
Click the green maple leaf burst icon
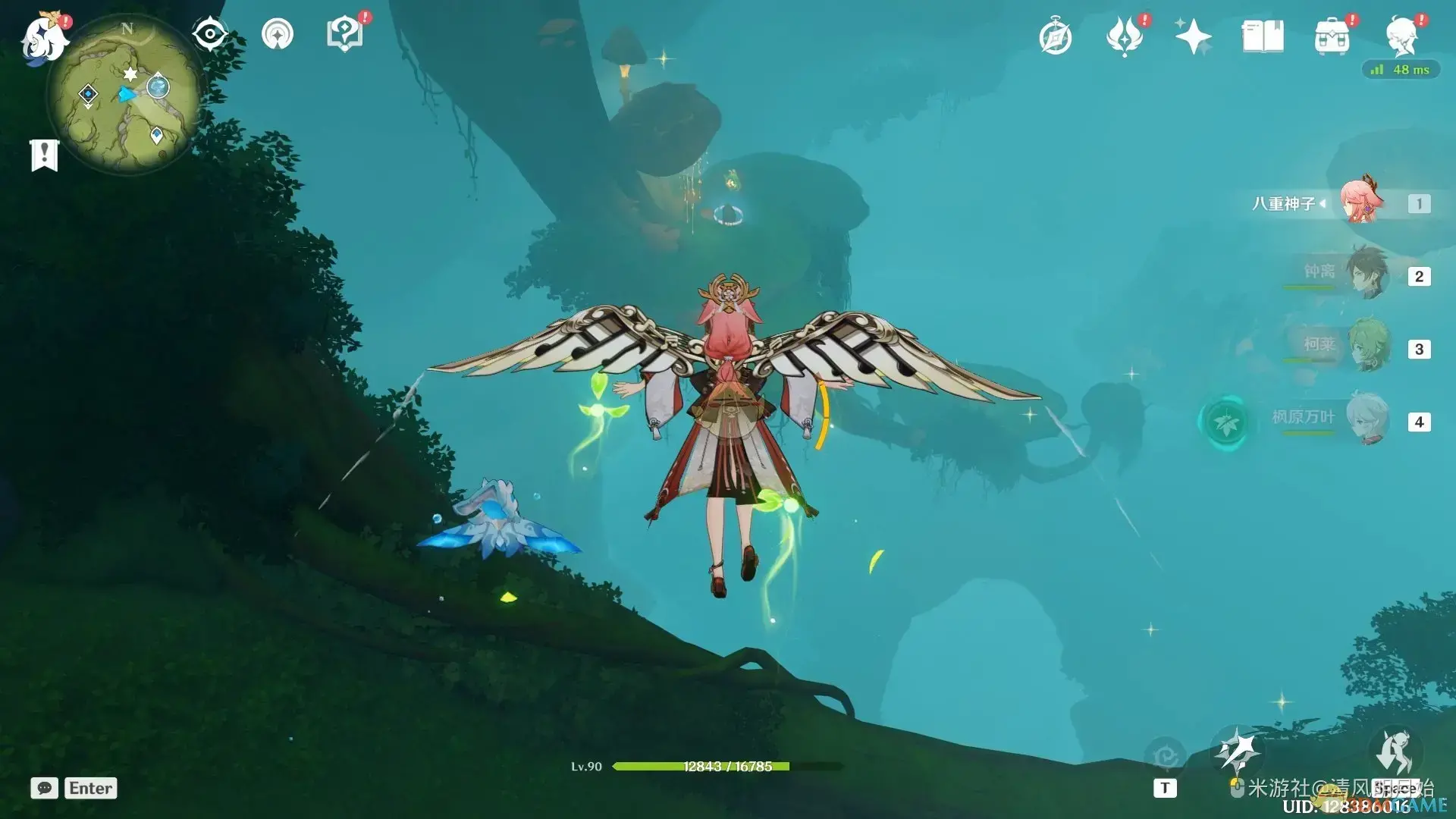(x=1225, y=422)
